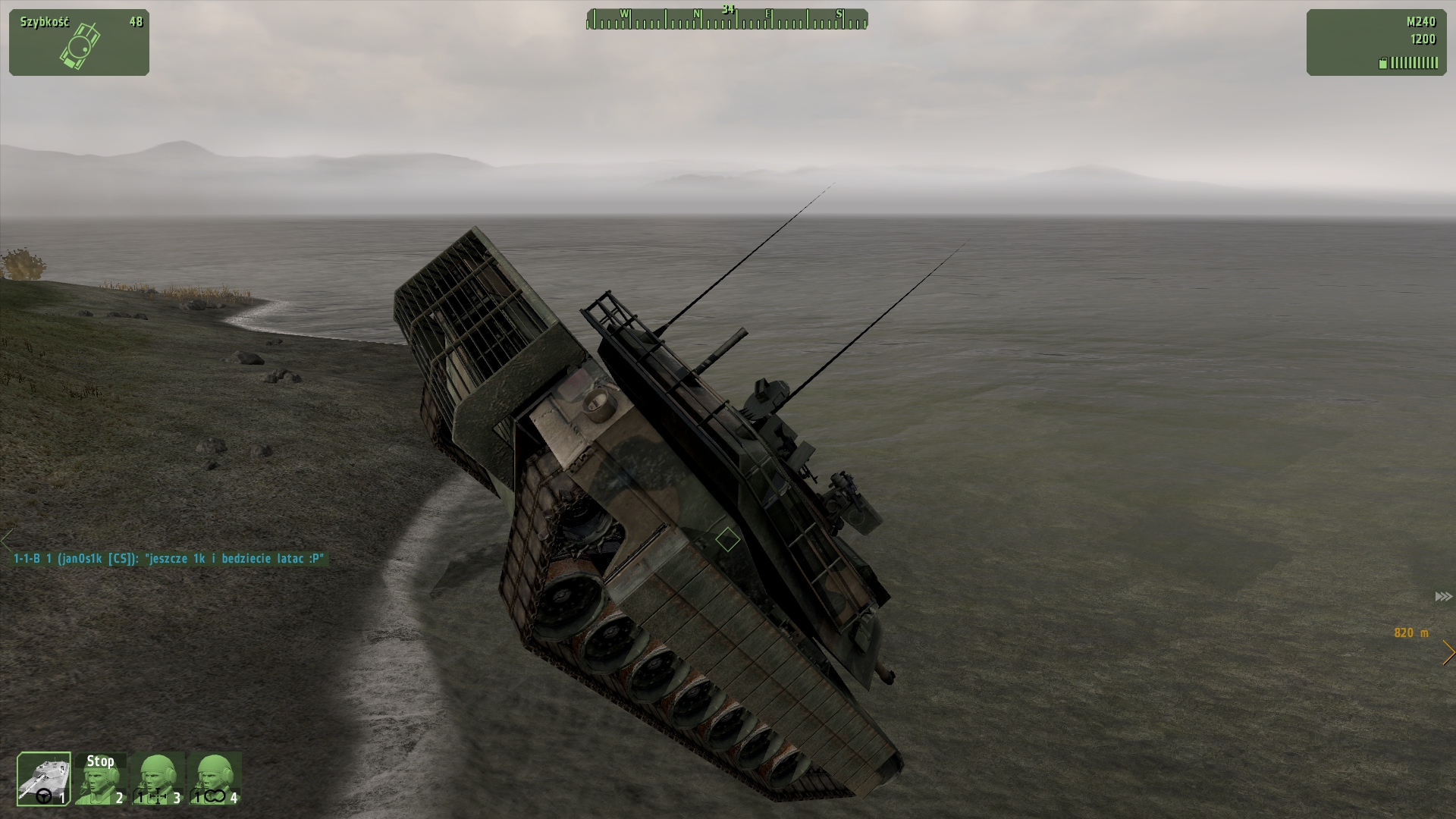Pick squad unit 4 commander portrait
This screenshot has height=819, width=1456.
click(x=215, y=778)
